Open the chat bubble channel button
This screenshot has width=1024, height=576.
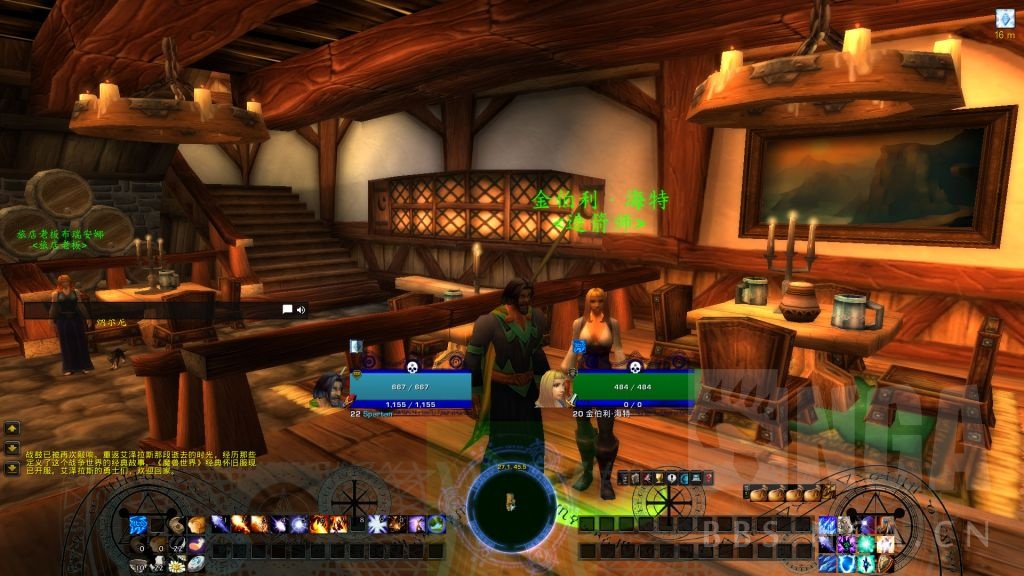click(x=287, y=310)
